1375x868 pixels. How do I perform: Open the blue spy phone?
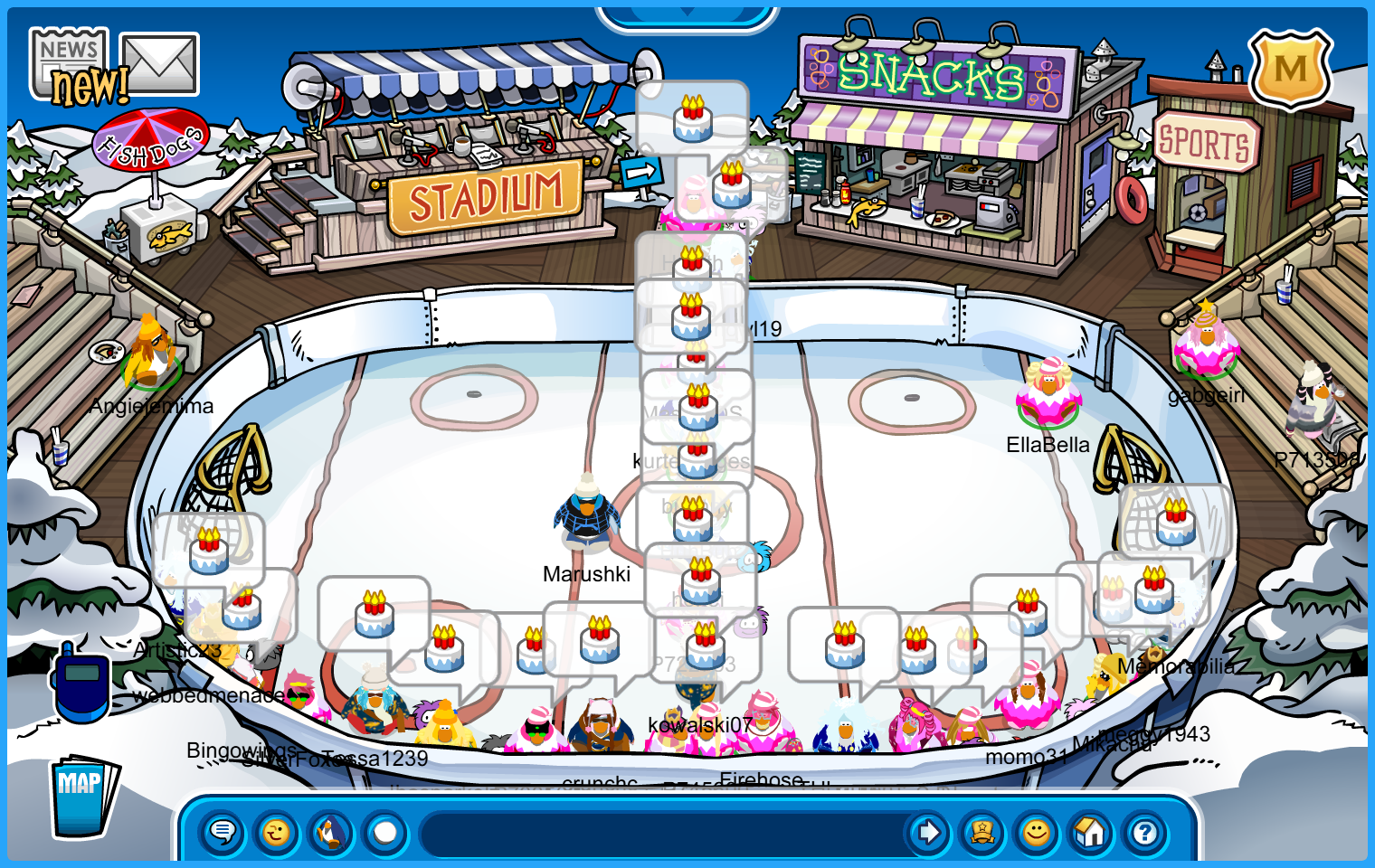tap(81, 683)
